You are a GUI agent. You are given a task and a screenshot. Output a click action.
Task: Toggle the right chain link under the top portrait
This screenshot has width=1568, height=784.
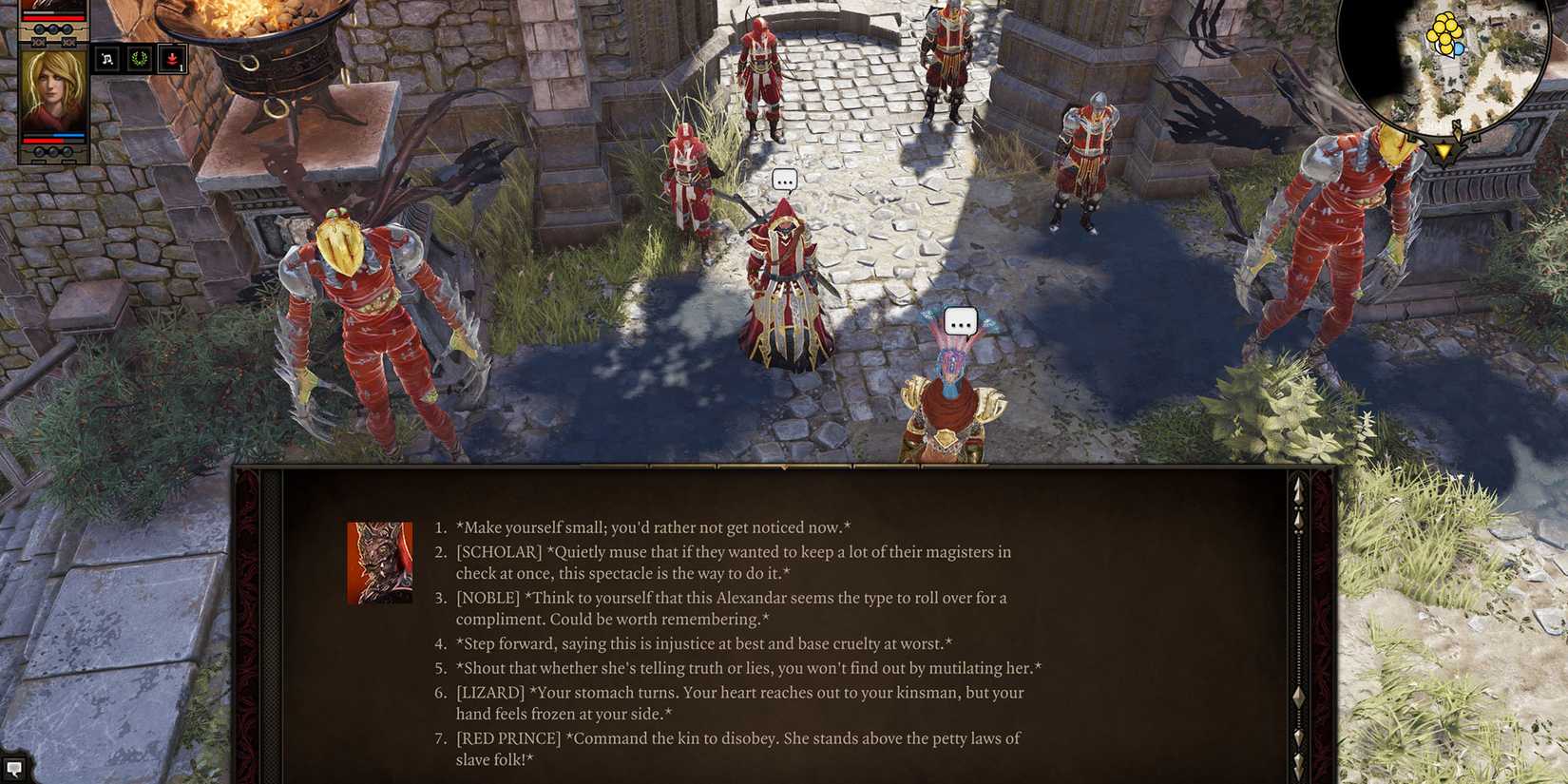[67, 41]
